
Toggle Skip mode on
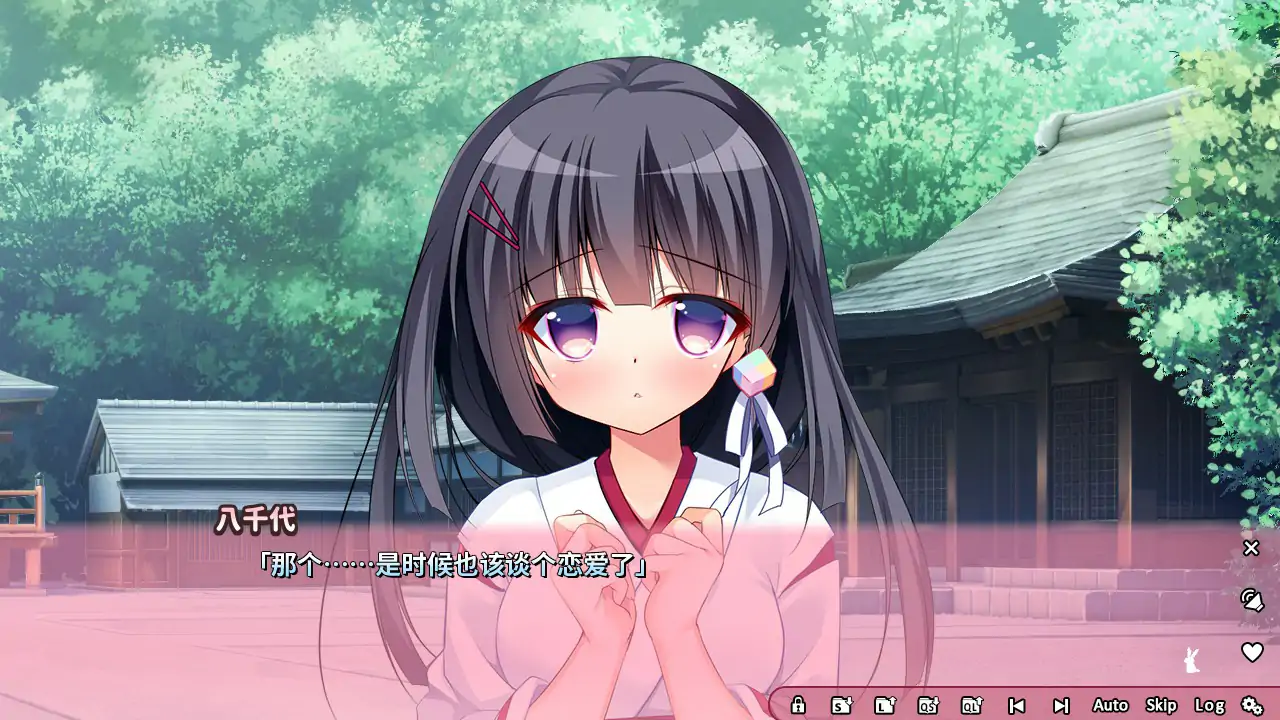pos(1161,705)
